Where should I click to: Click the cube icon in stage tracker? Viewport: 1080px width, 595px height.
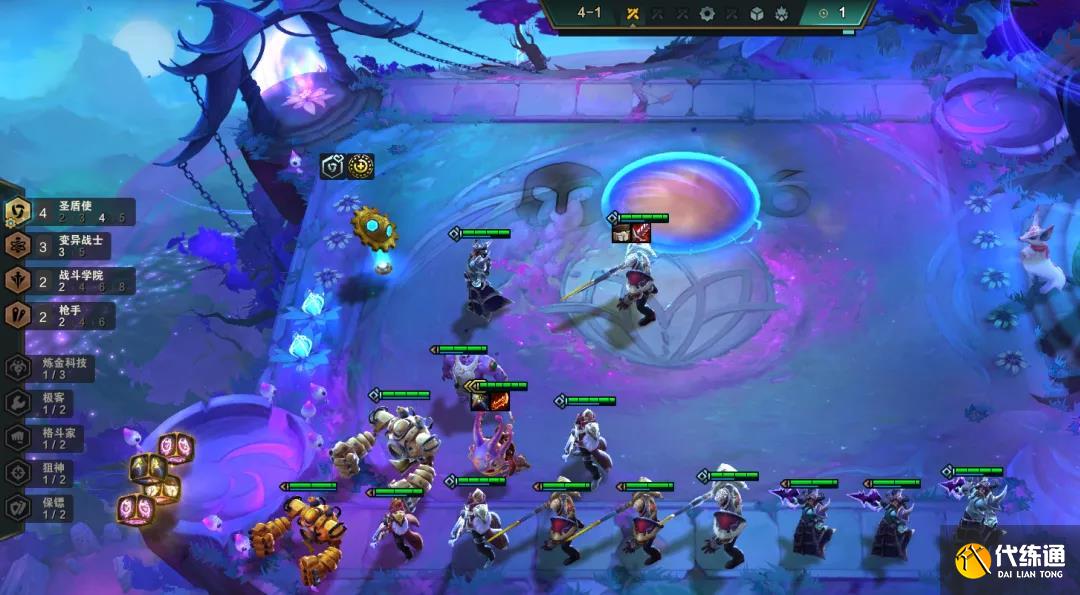coord(757,13)
